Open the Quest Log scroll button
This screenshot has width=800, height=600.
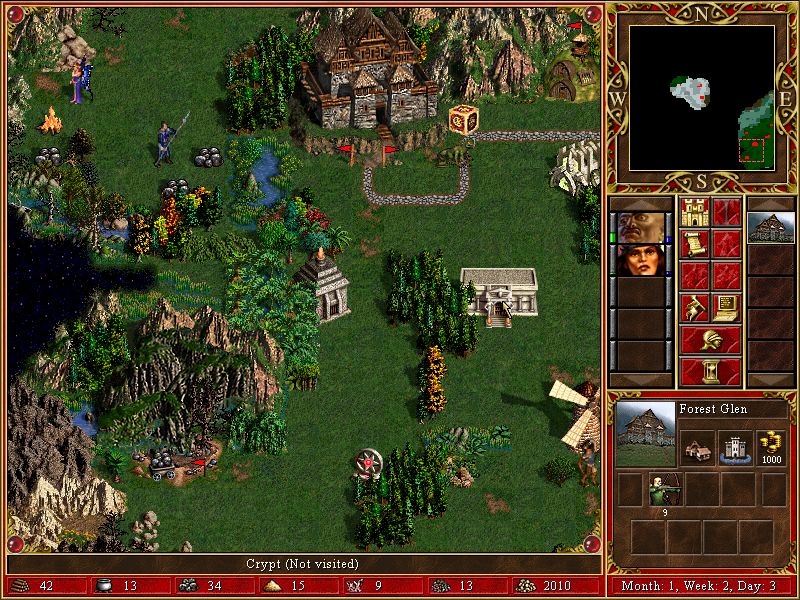point(694,243)
